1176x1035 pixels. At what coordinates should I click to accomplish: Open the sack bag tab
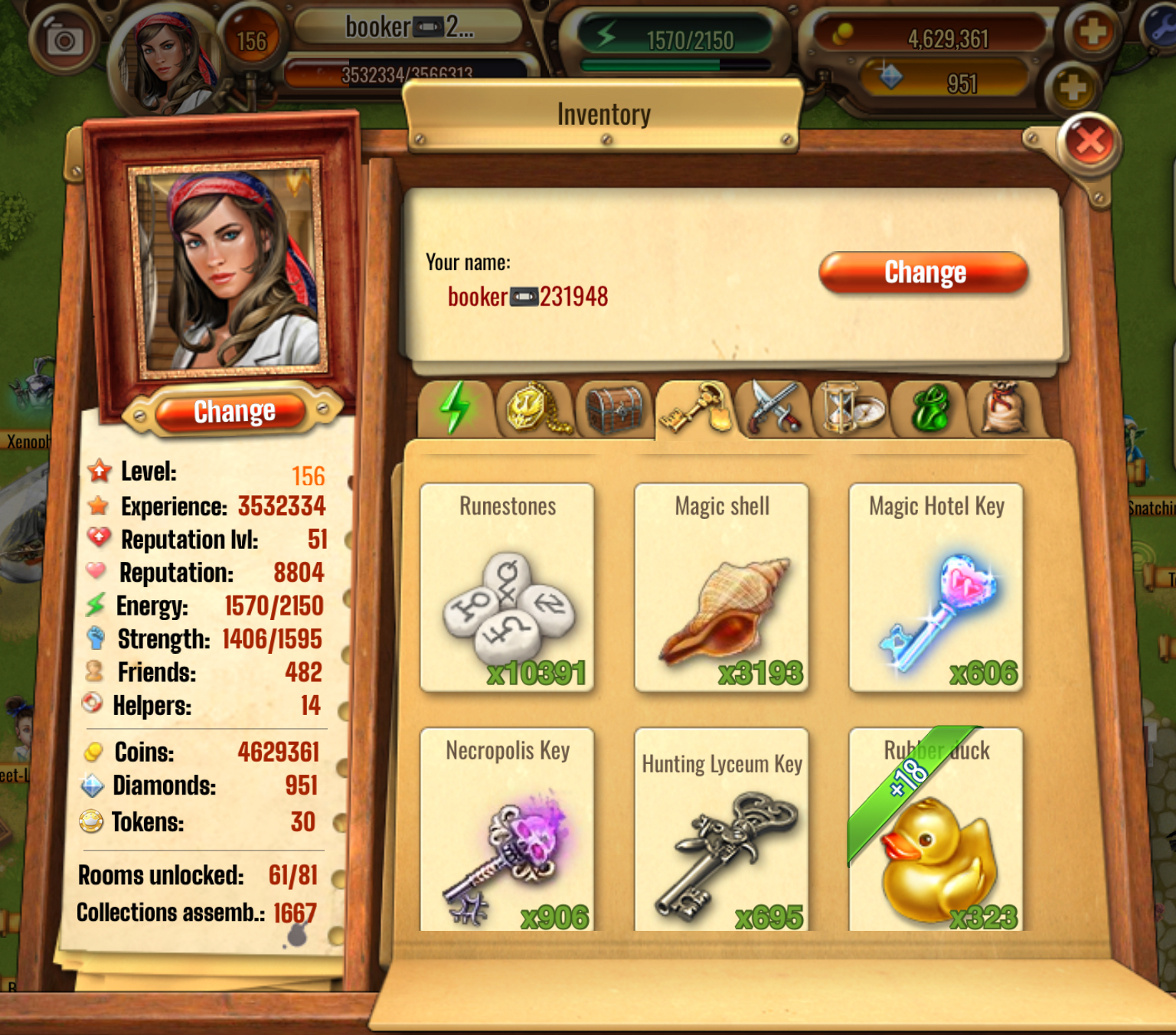pos(1004,408)
